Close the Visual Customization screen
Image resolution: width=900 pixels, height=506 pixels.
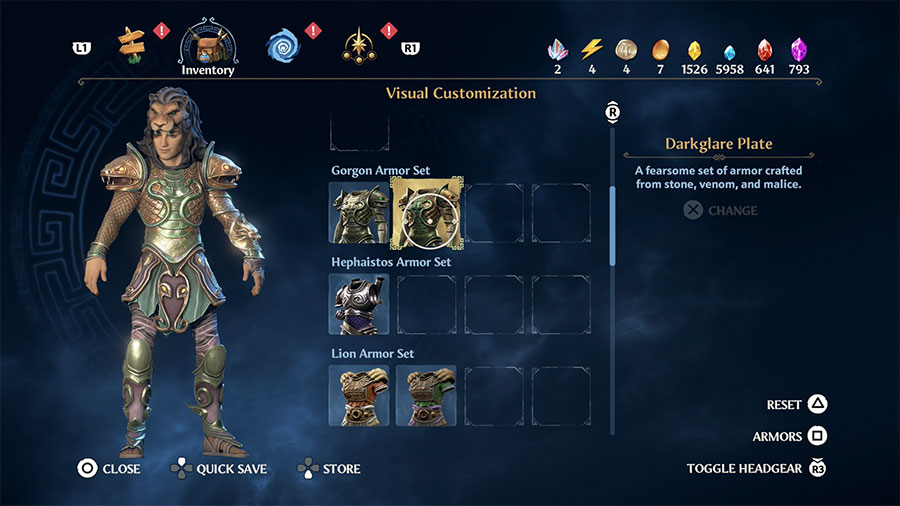tap(109, 468)
